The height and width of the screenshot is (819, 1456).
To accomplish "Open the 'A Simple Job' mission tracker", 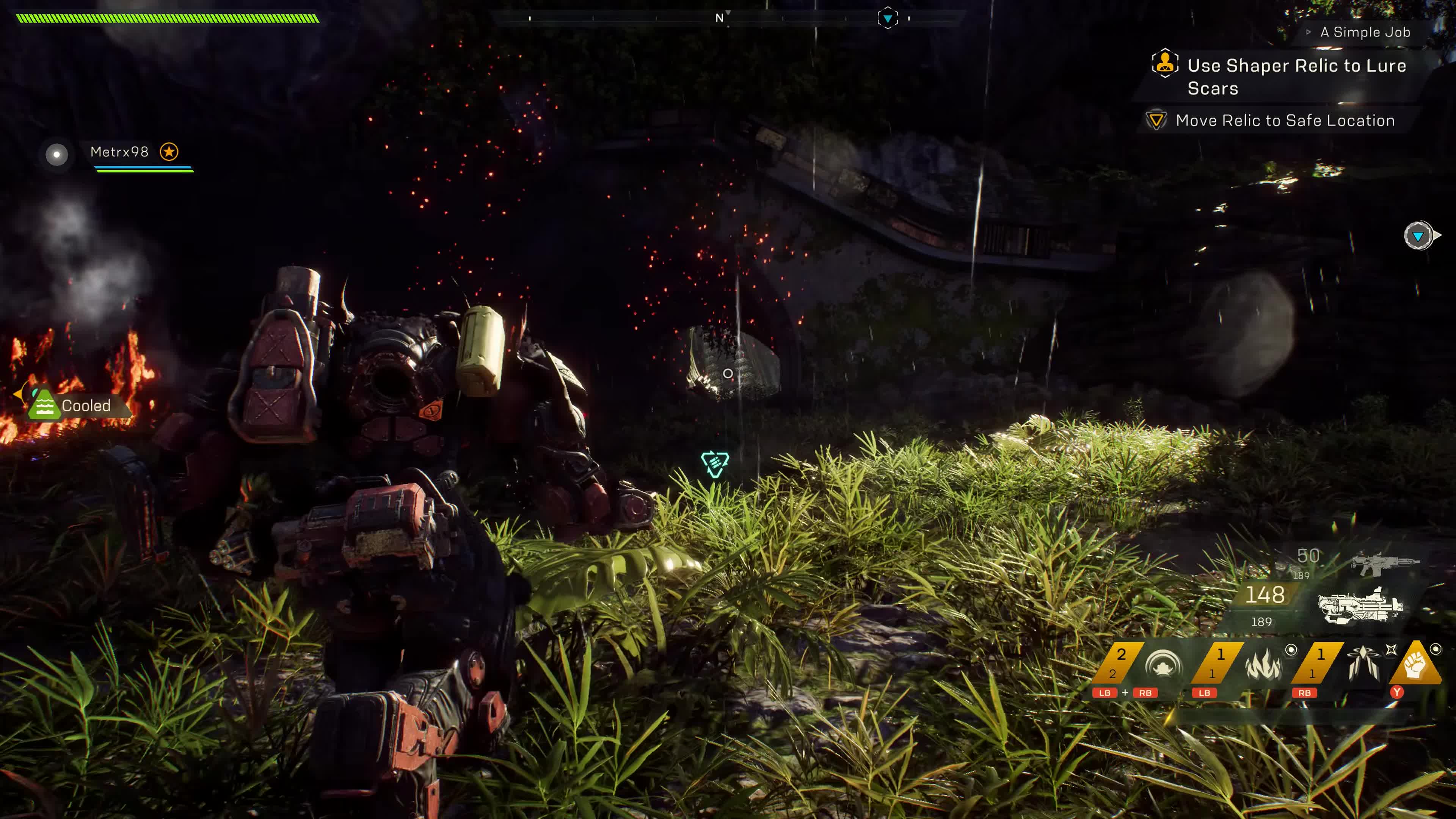I will tap(1365, 32).
